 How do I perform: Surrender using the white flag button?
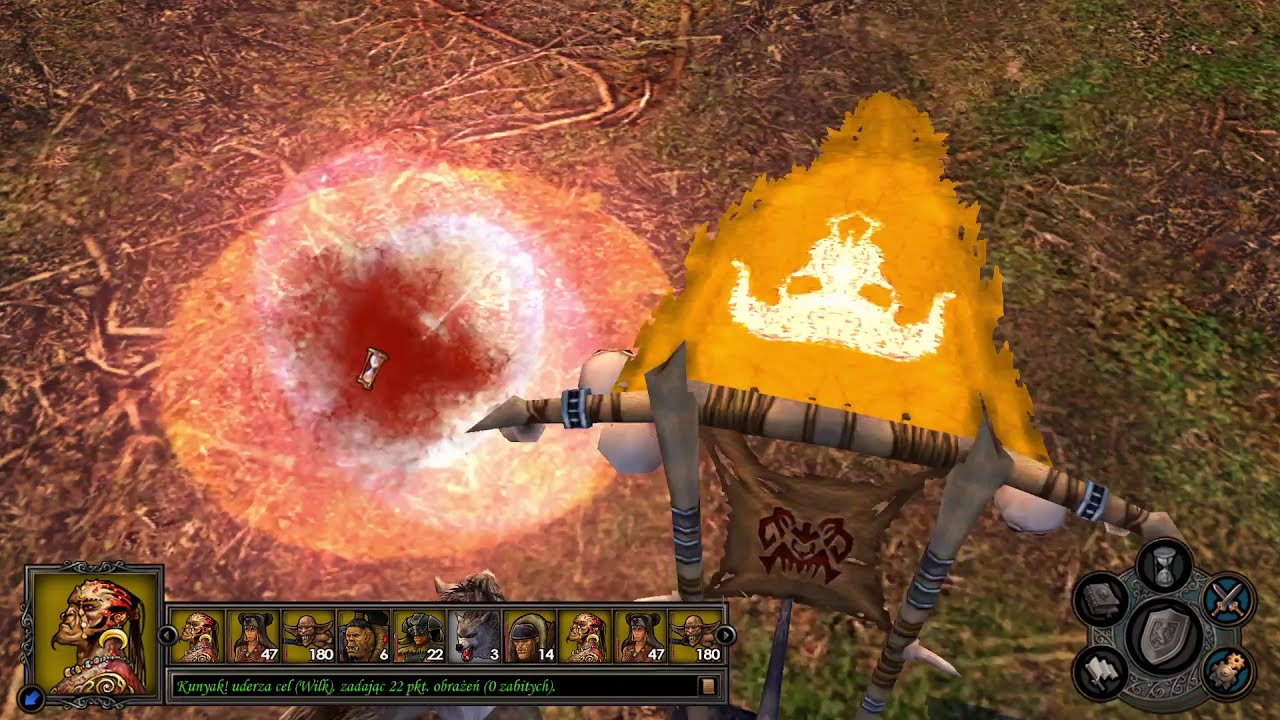coord(1102,671)
